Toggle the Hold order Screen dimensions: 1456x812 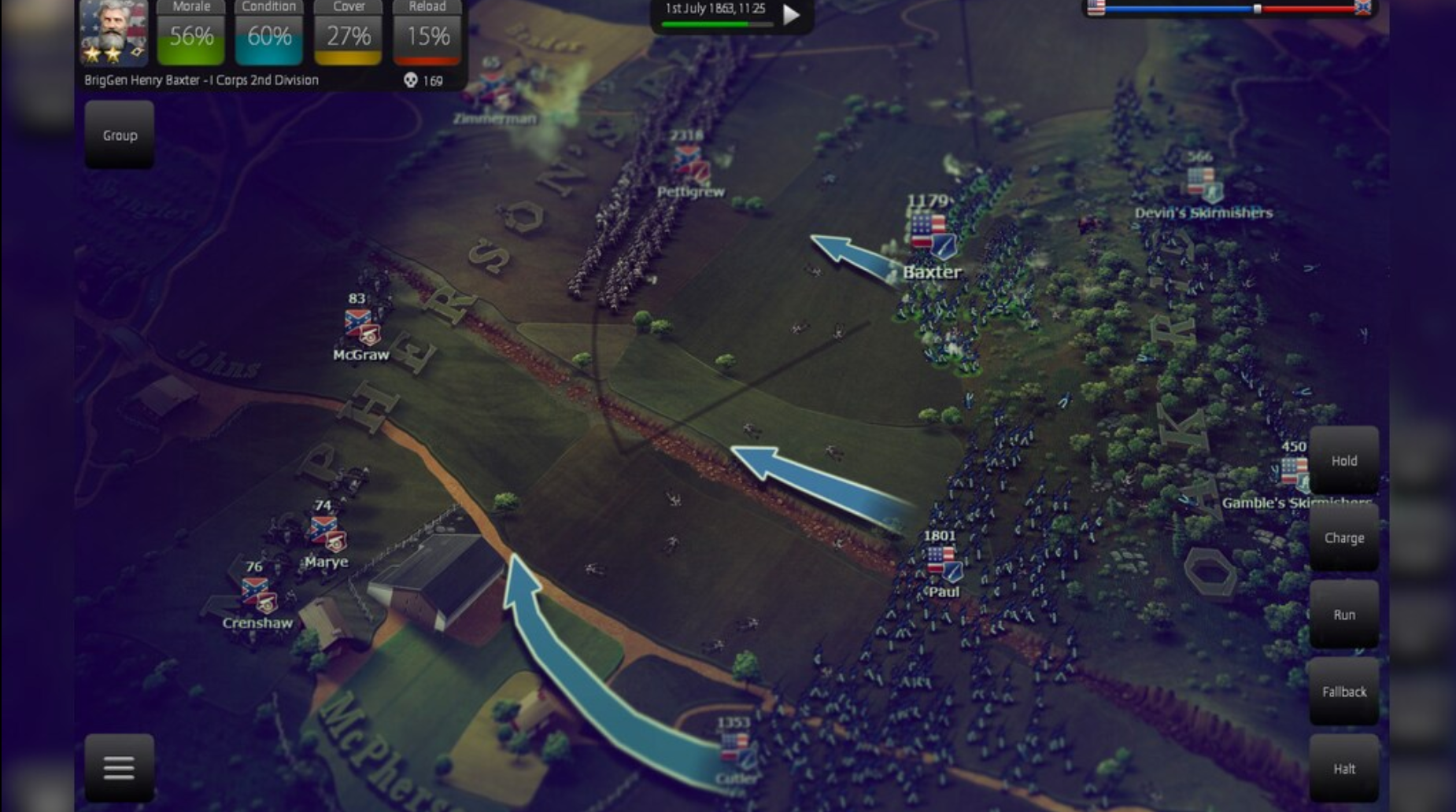click(1343, 461)
